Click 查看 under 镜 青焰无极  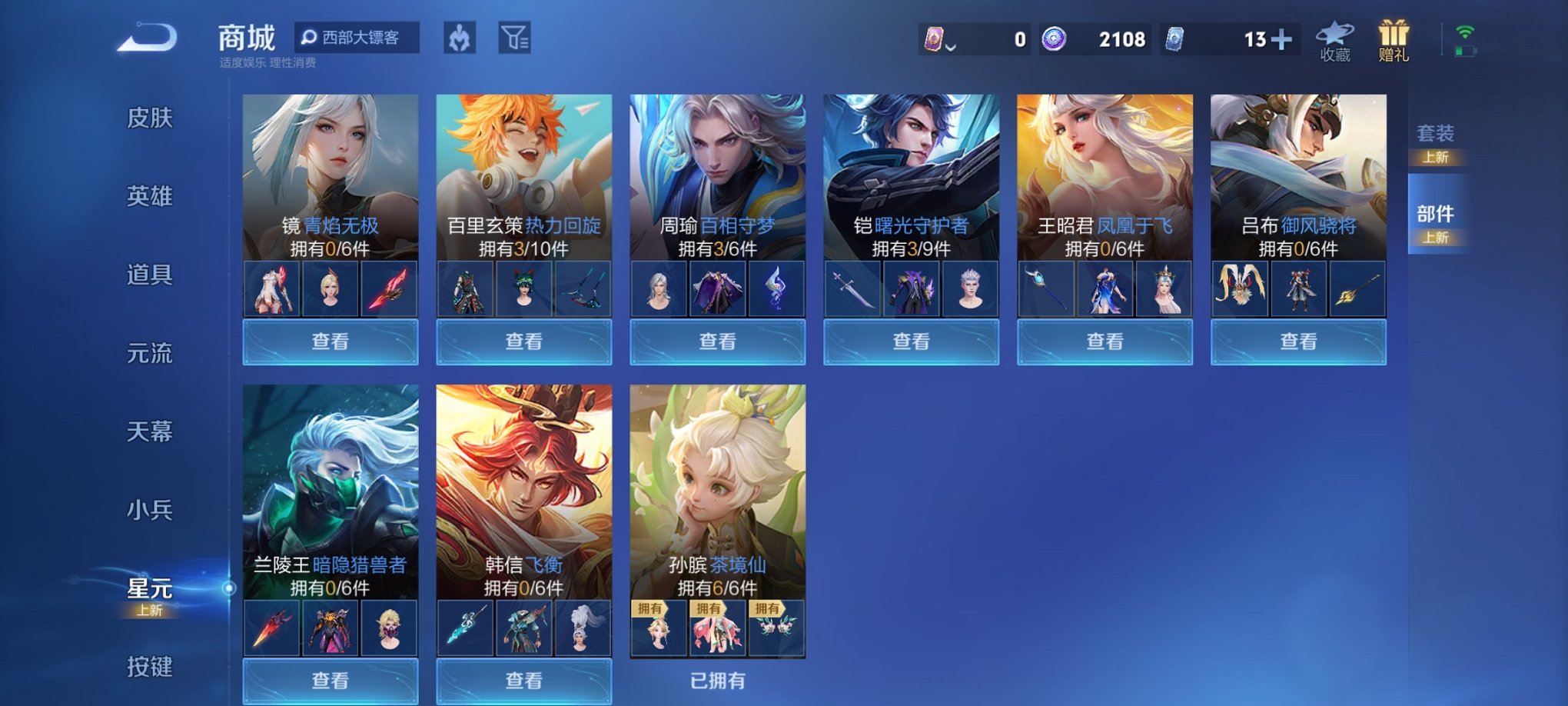coord(329,341)
